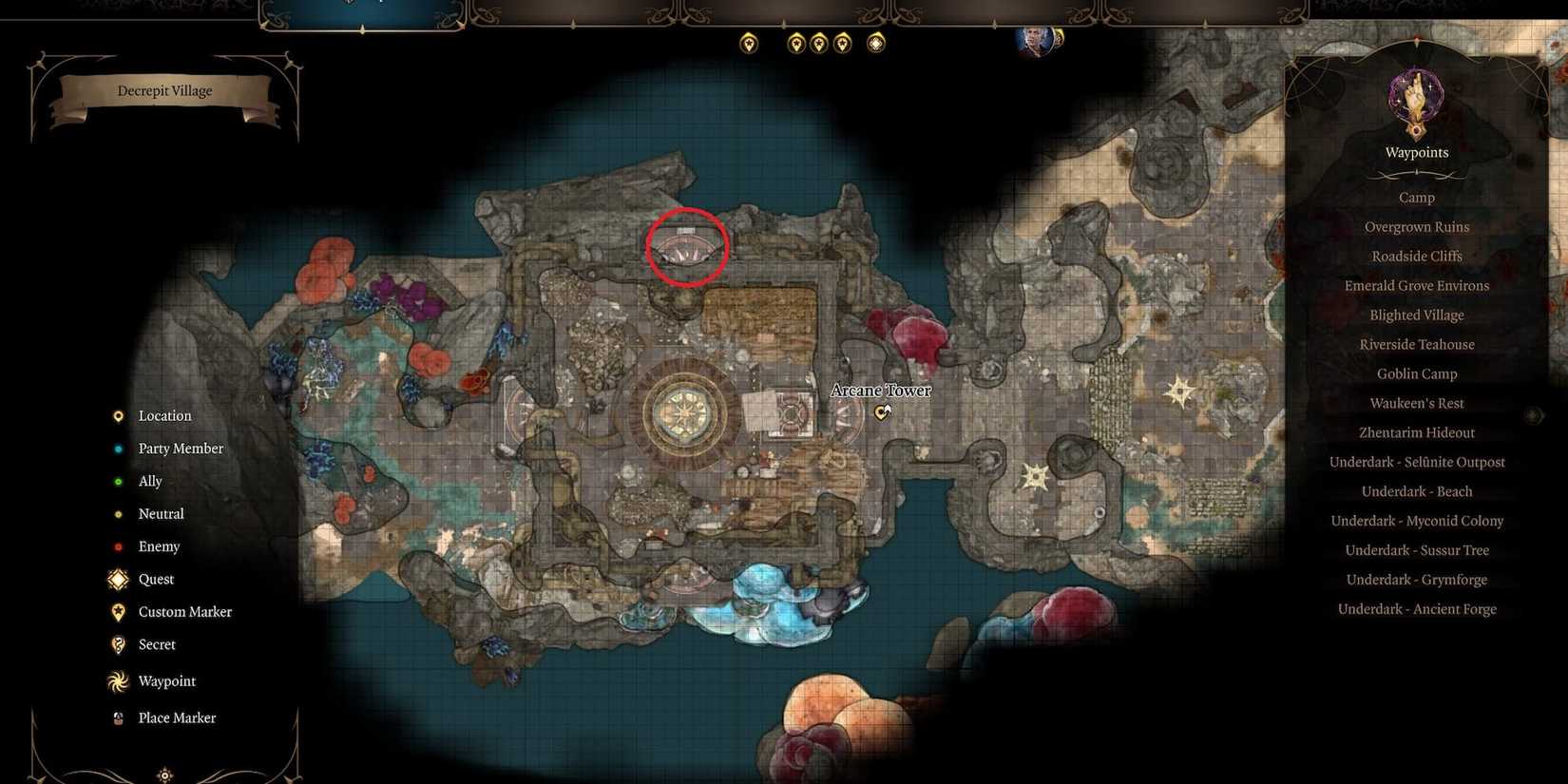
Task: Travel to the Goblin Camp waypoint
Action: (1416, 373)
